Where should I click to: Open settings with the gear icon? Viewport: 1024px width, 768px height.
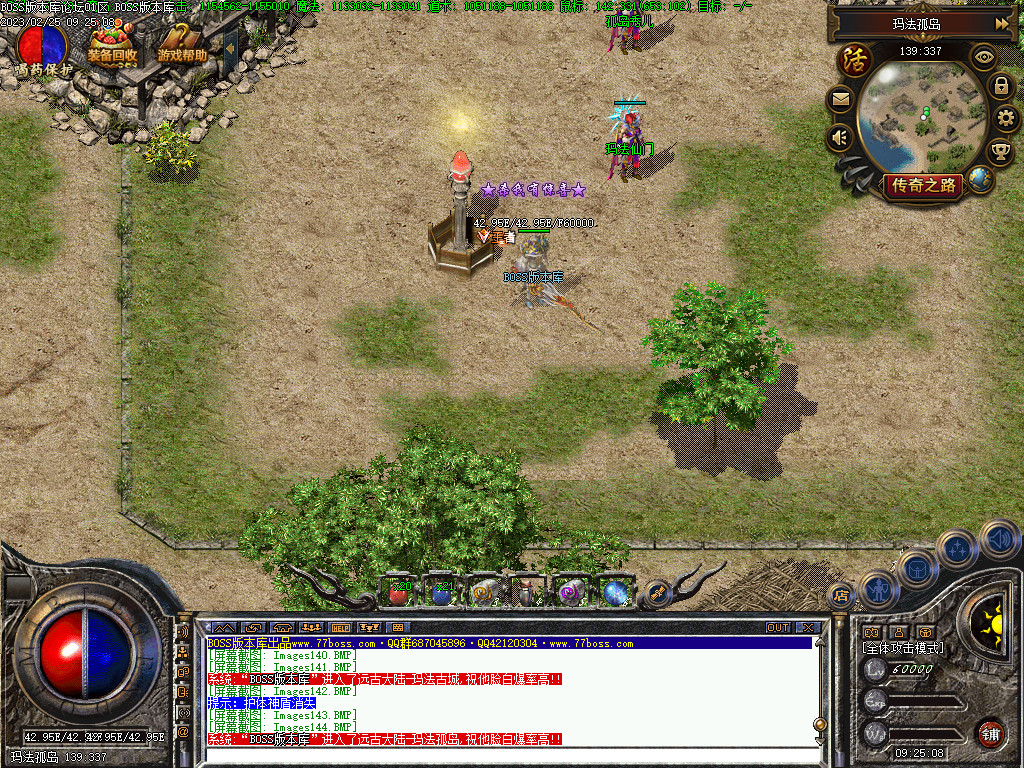[x=1007, y=119]
